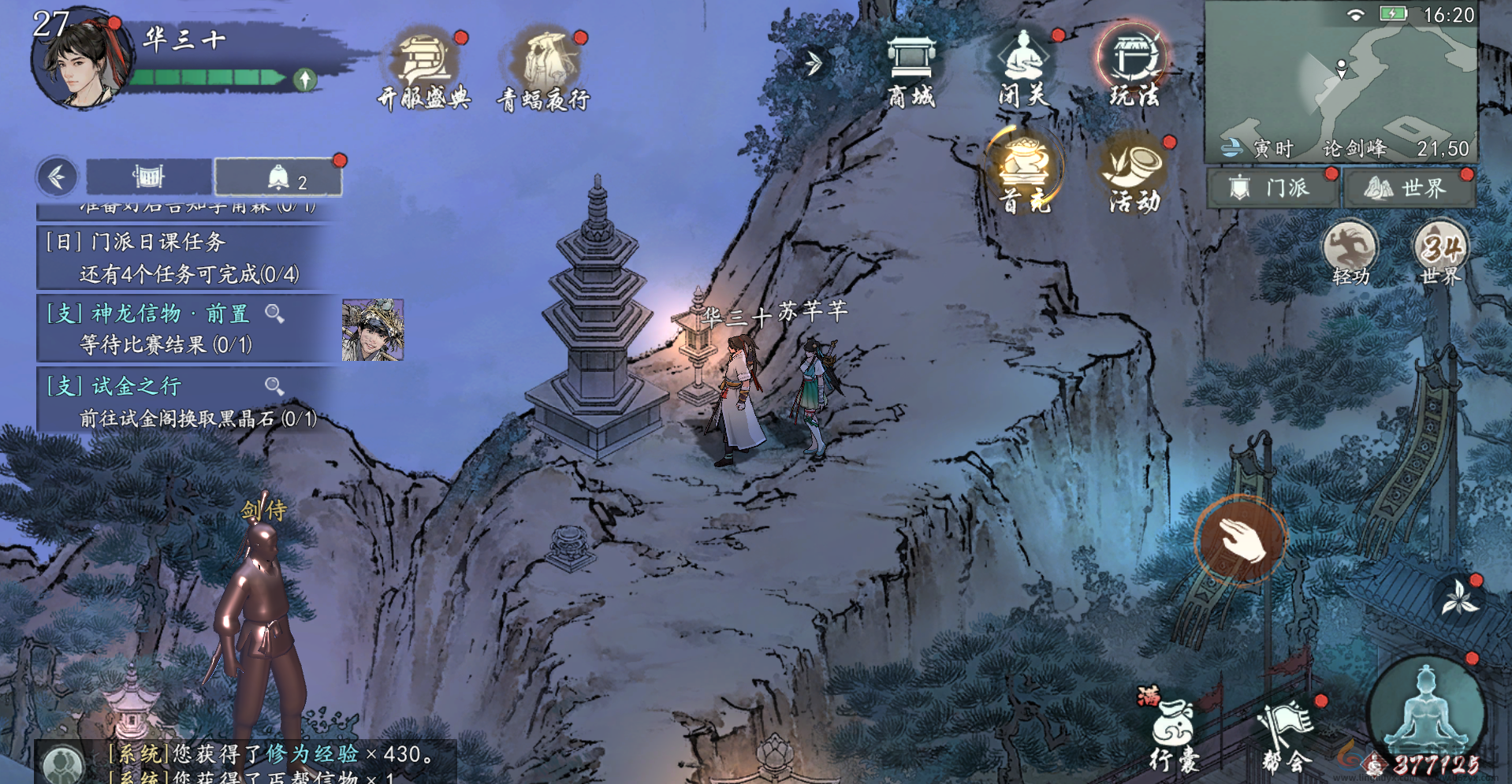Switch chat channel to 门派
Screen dimensions: 1512x784
point(1272,188)
